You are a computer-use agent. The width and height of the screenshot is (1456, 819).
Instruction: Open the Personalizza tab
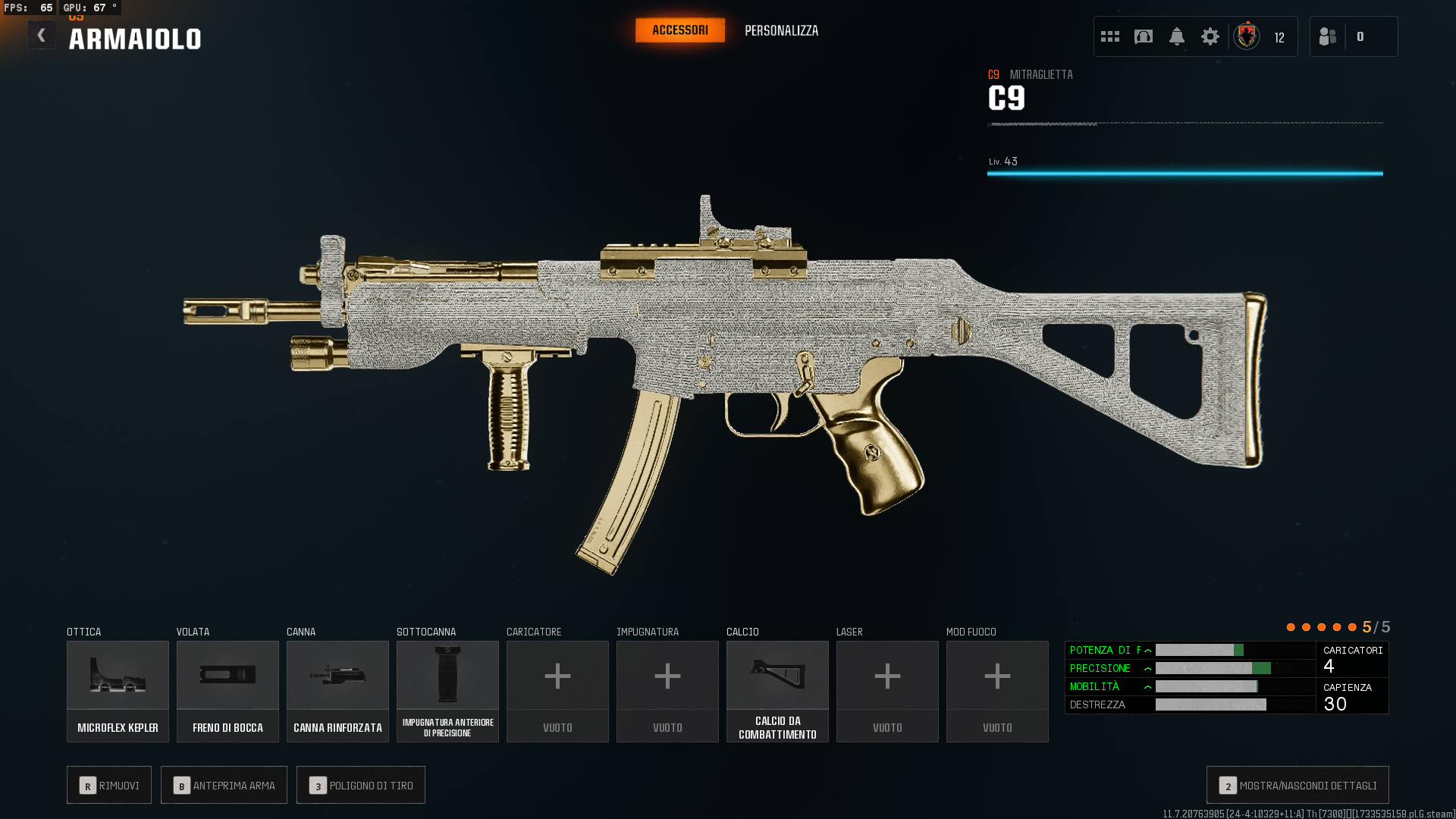[x=781, y=31]
